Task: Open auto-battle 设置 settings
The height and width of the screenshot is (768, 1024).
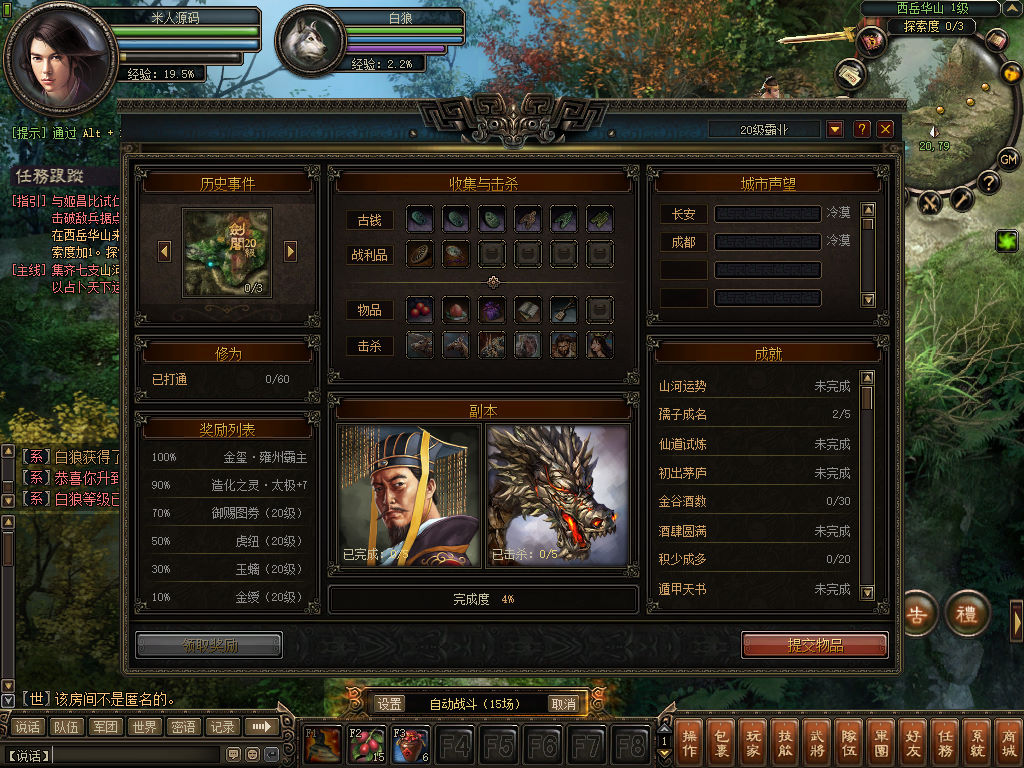Action: pyautogui.click(x=390, y=704)
